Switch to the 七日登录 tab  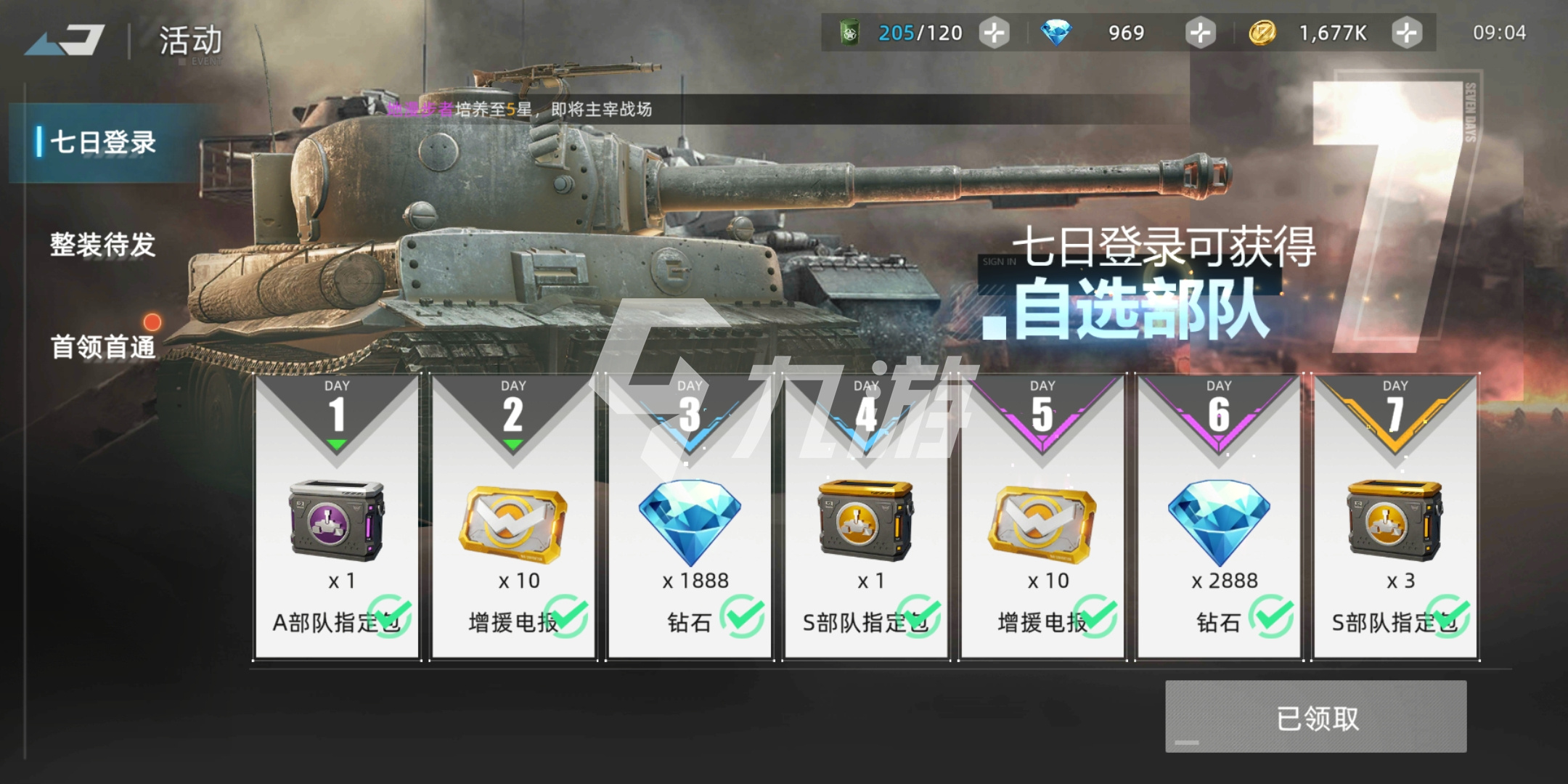103,142
